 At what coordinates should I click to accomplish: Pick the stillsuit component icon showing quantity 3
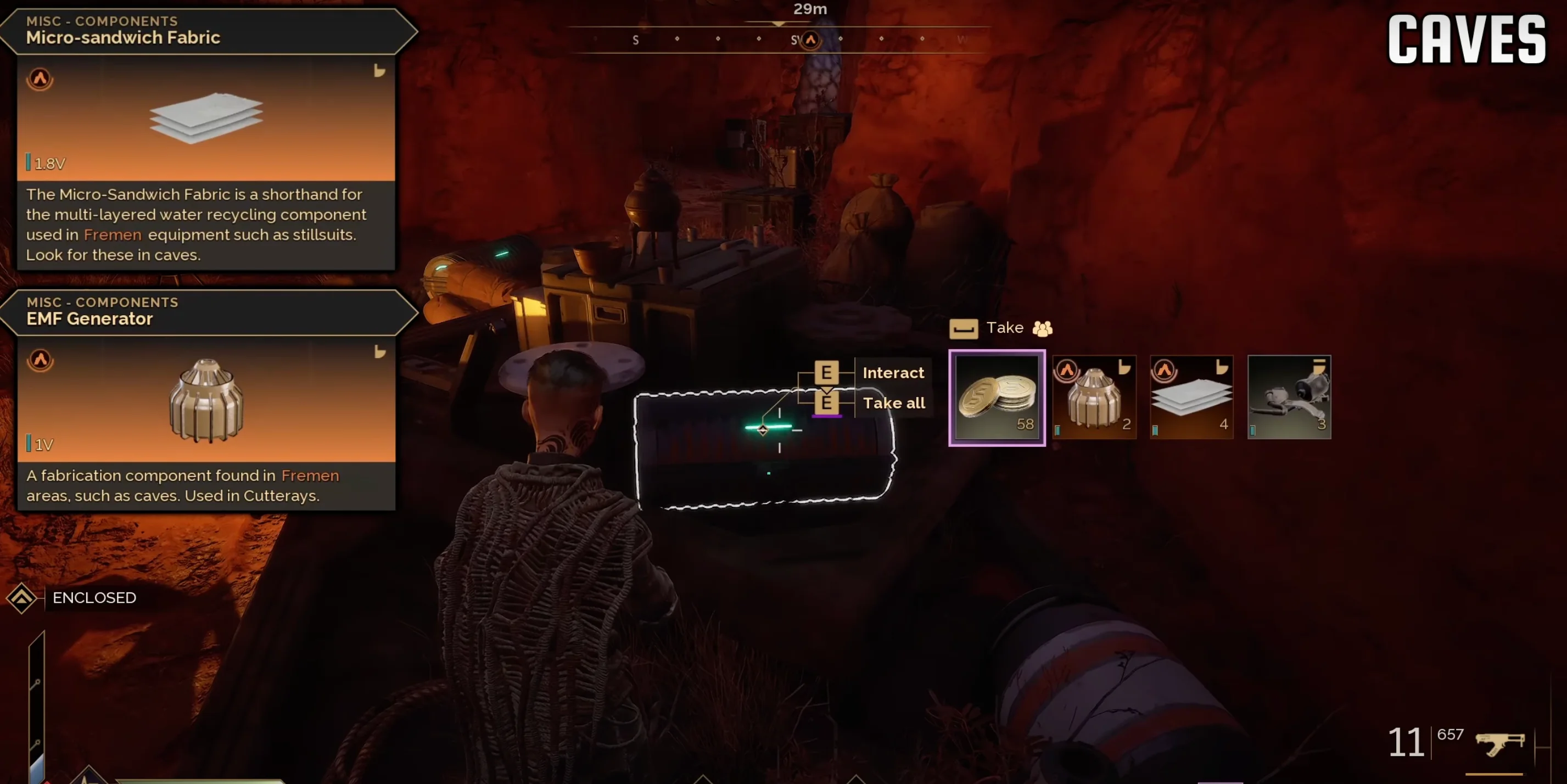tap(1289, 399)
